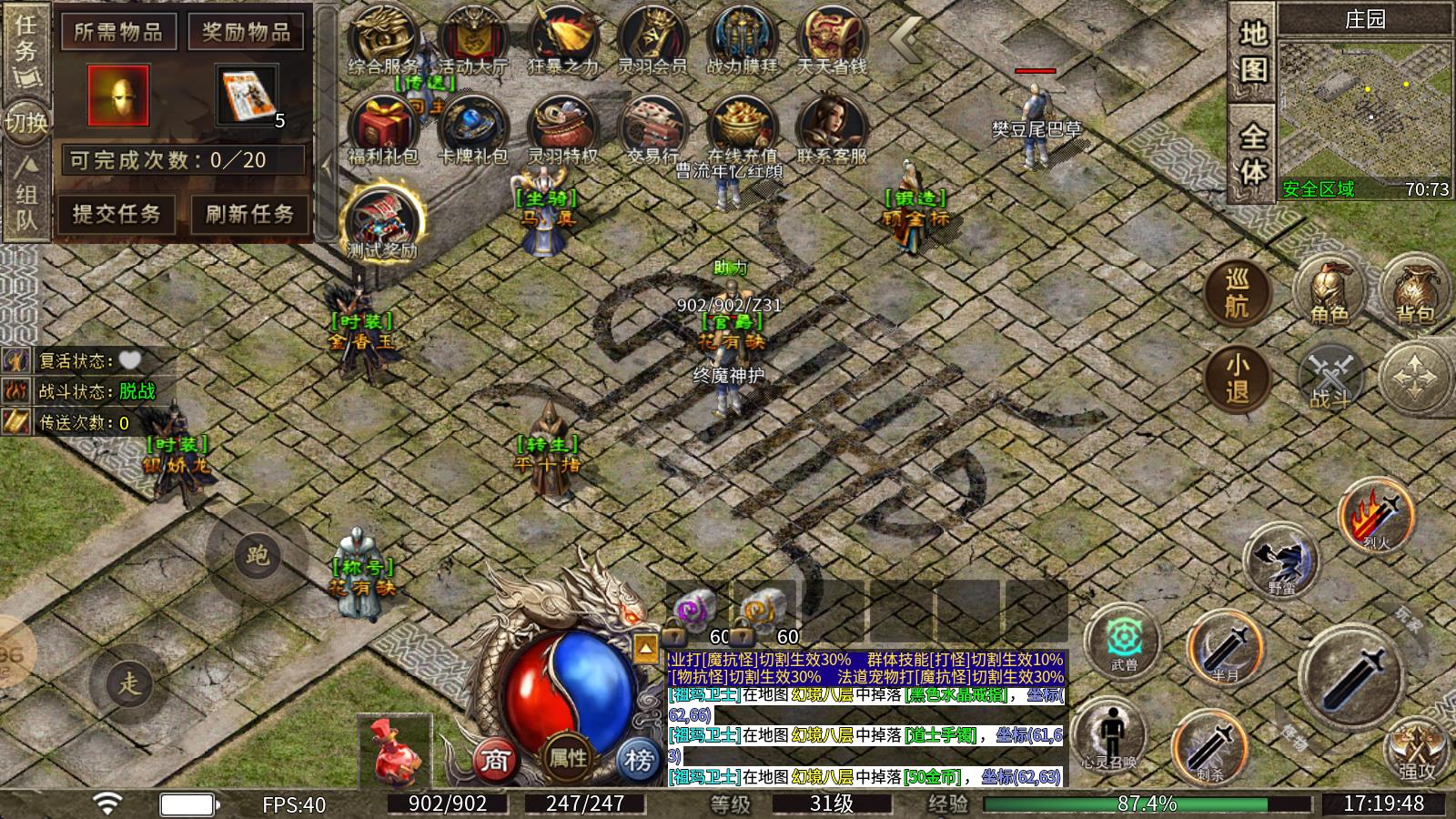The image size is (1456, 819).
Task: Refresh the task with 刷新任务
Action: click(x=249, y=215)
